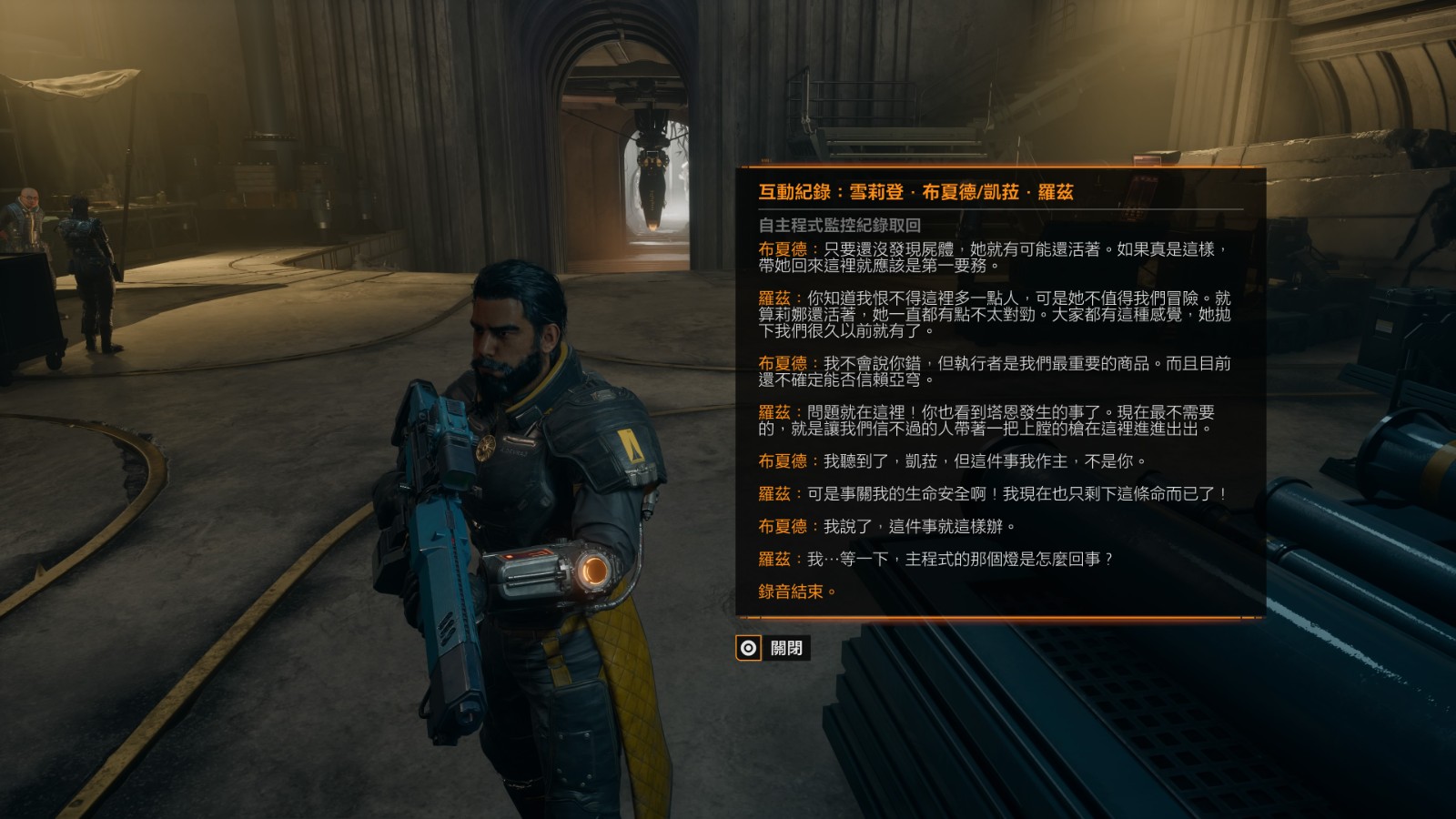Viewport: 1456px width, 819px height.
Task: Close the interaction log with 關閉
Action: click(x=773, y=648)
